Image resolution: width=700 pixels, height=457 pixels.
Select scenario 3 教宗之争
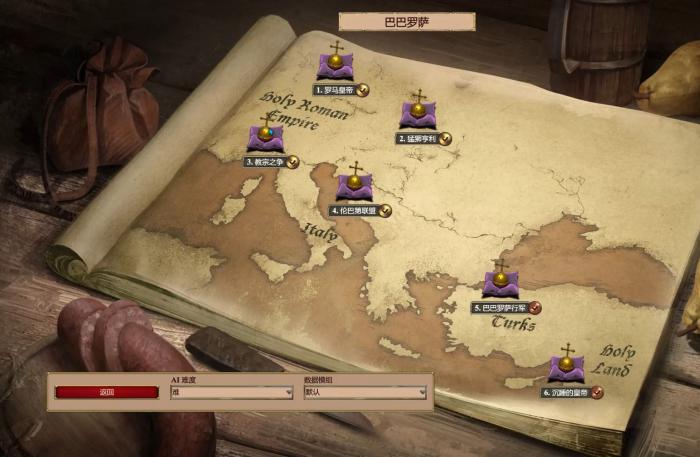[x=265, y=138]
